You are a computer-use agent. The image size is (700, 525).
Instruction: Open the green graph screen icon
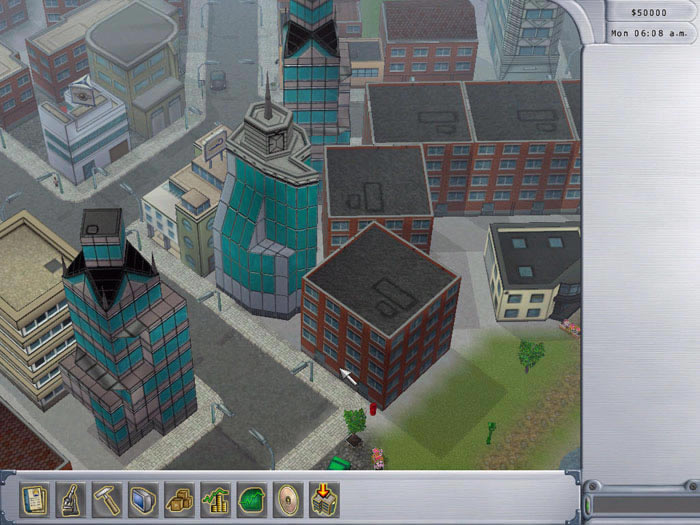pyautogui.click(x=251, y=498)
